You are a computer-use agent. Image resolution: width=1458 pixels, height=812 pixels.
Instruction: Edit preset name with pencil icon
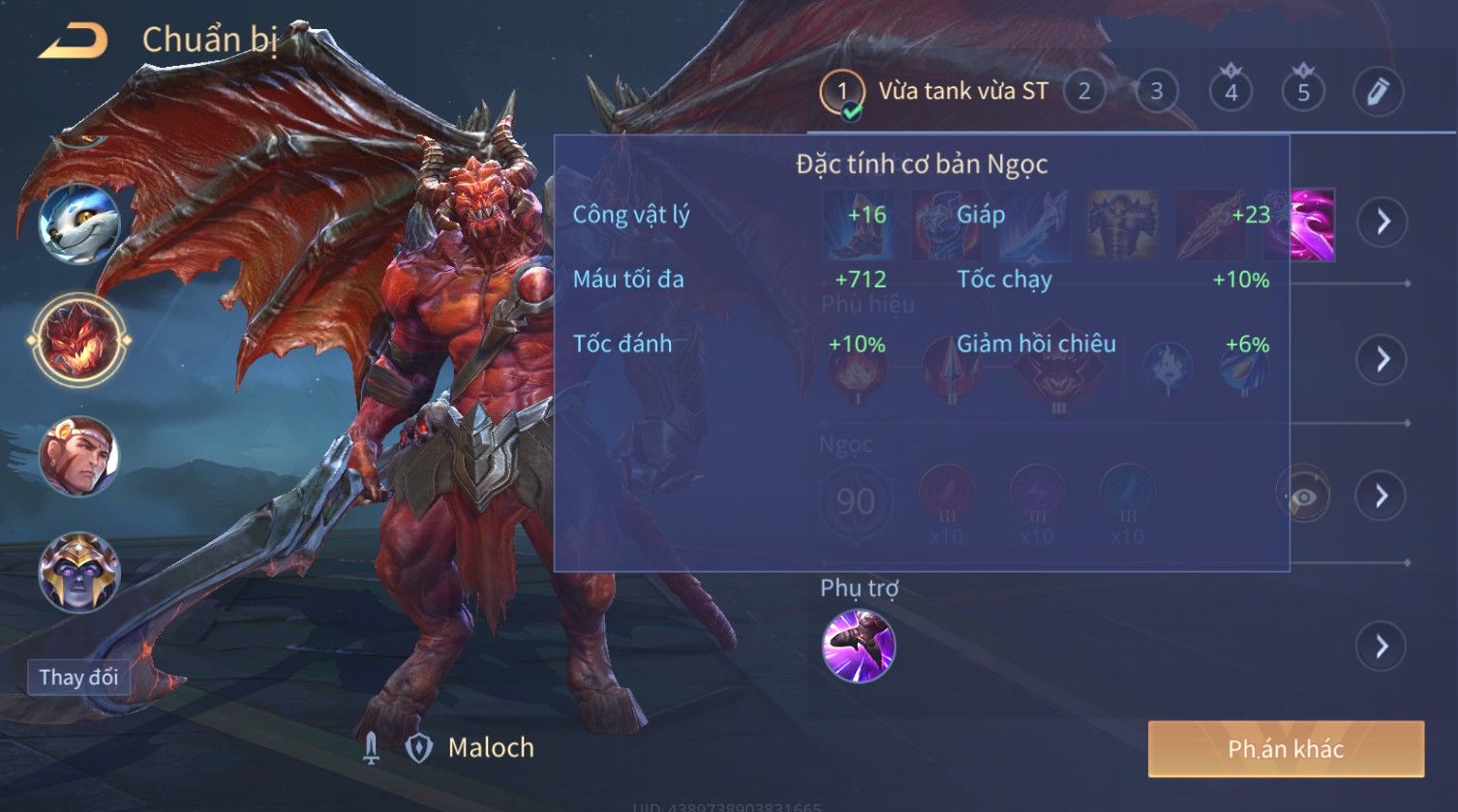pyautogui.click(x=1378, y=92)
